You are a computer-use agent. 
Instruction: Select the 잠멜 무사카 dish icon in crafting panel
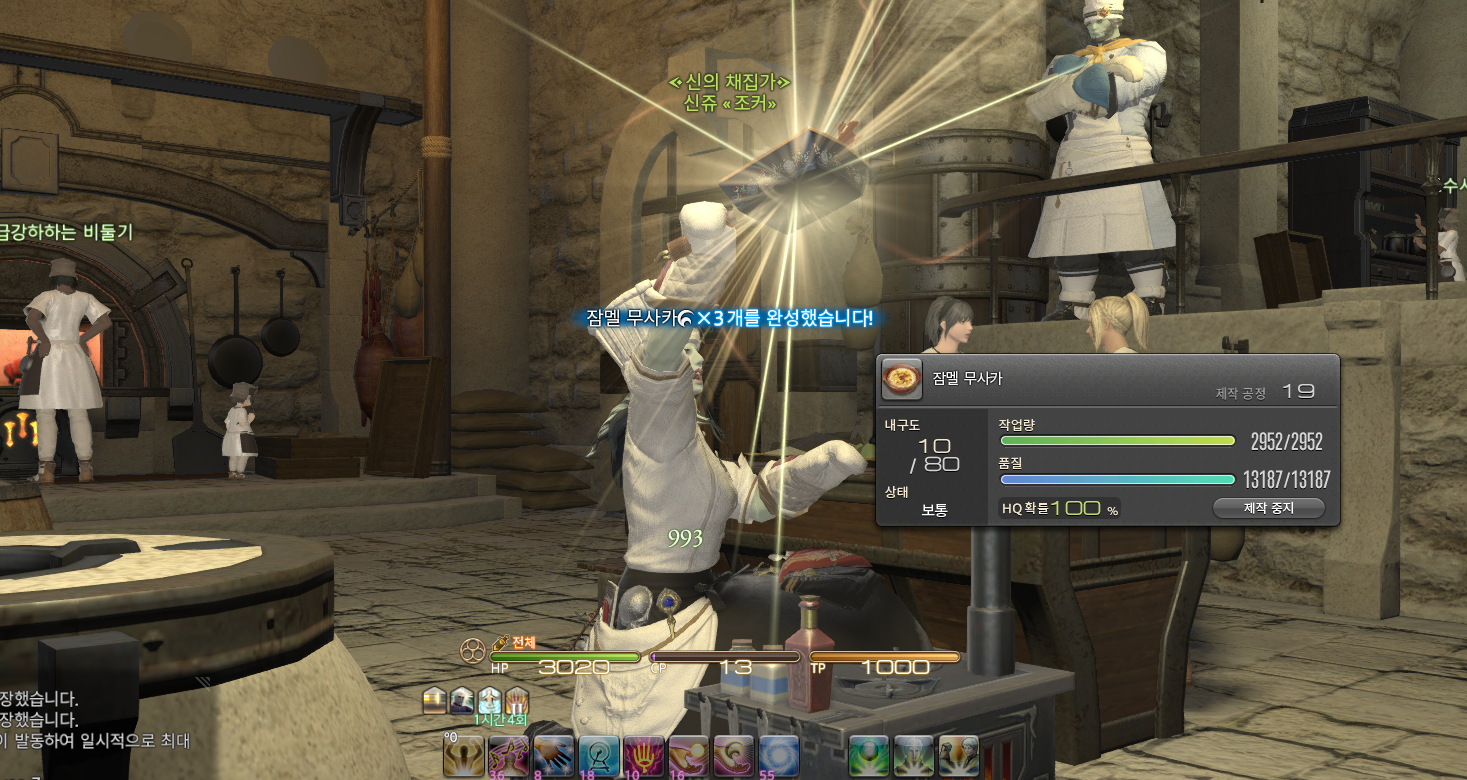point(902,379)
